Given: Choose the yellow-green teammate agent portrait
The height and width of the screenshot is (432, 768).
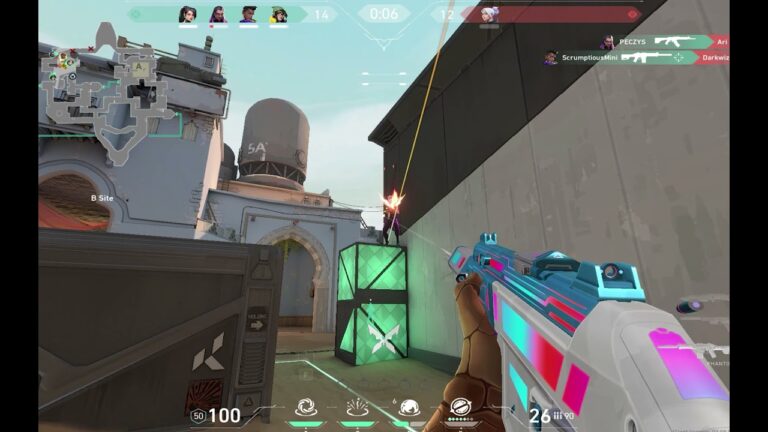Looking at the screenshot, I should click(279, 14).
